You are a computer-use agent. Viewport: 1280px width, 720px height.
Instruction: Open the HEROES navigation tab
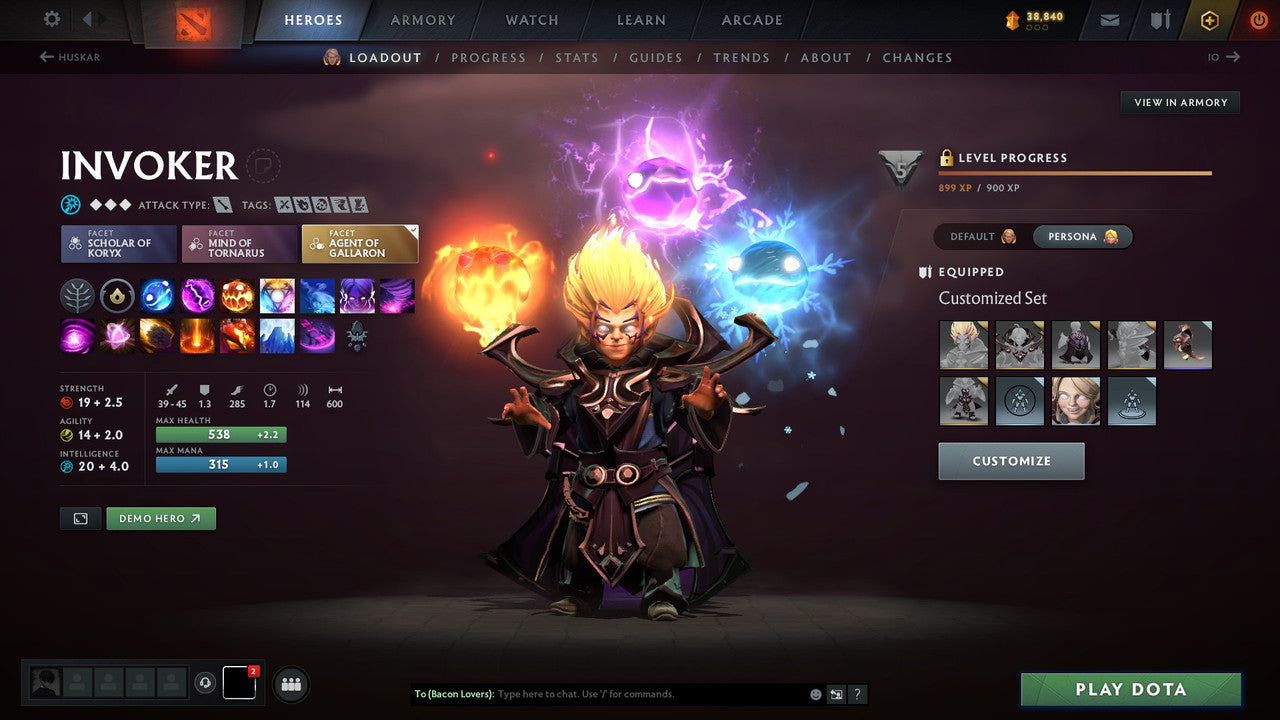point(313,19)
